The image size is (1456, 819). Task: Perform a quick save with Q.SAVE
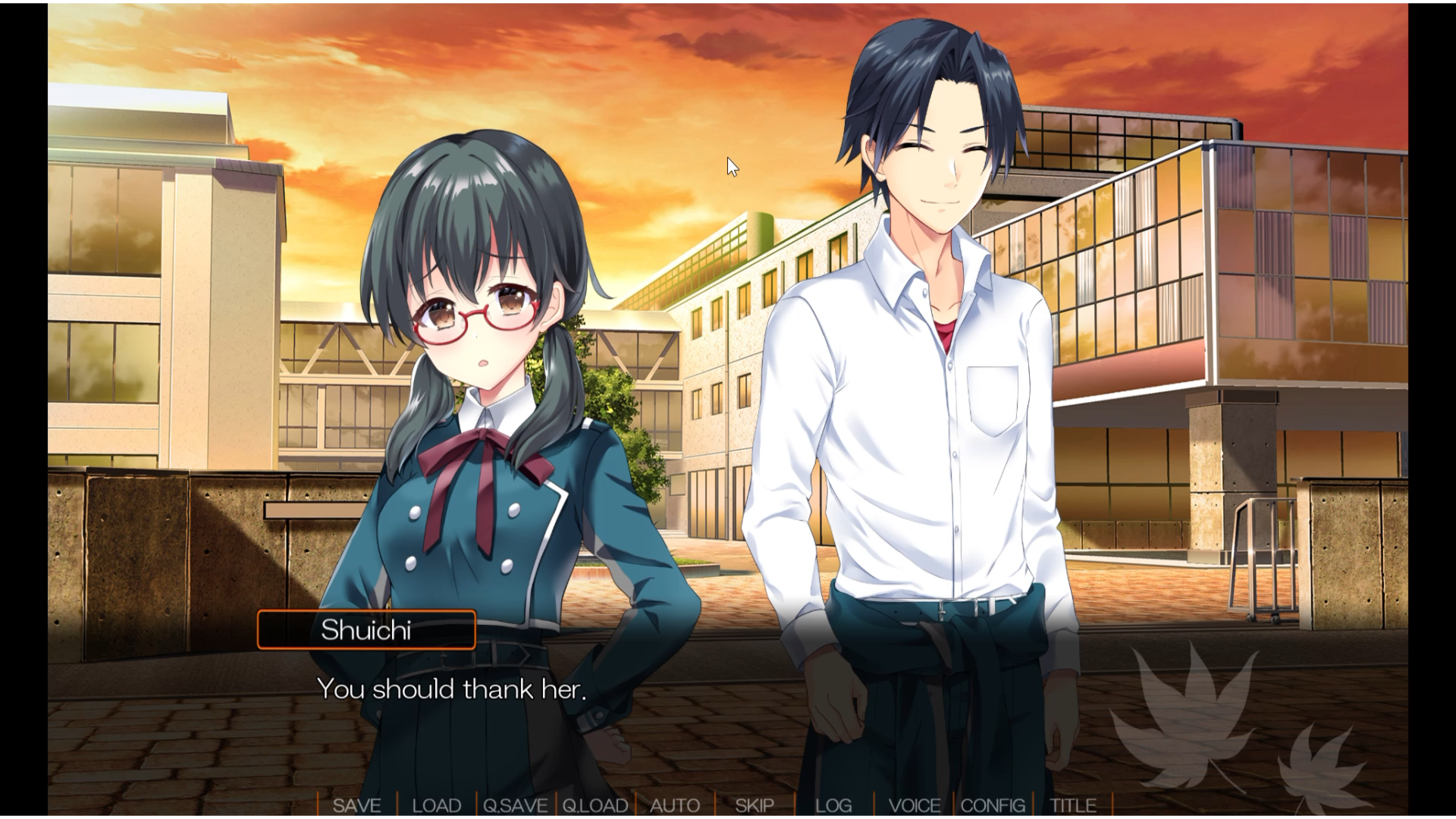pyautogui.click(x=516, y=806)
